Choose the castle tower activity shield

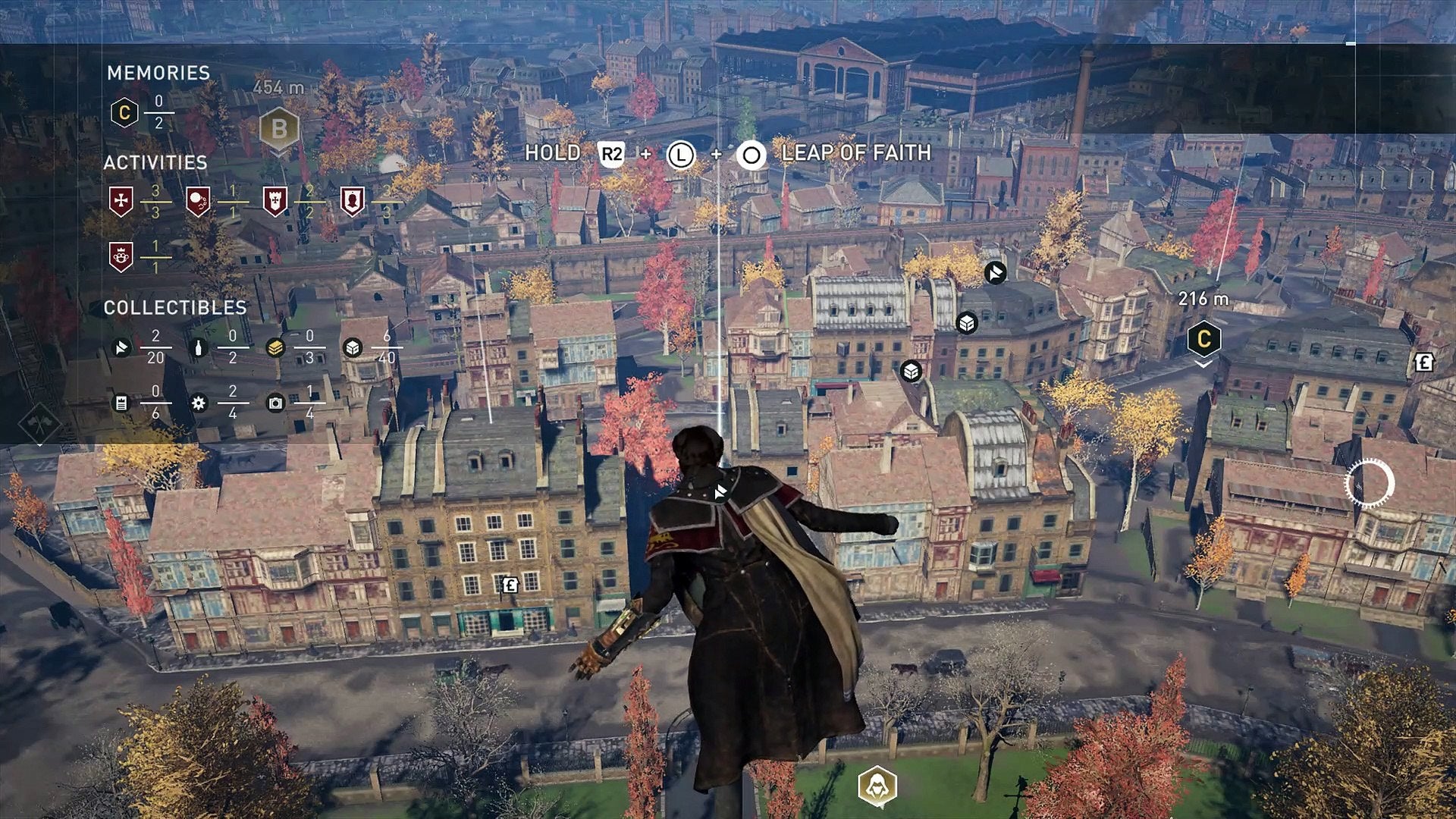(275, 201)
